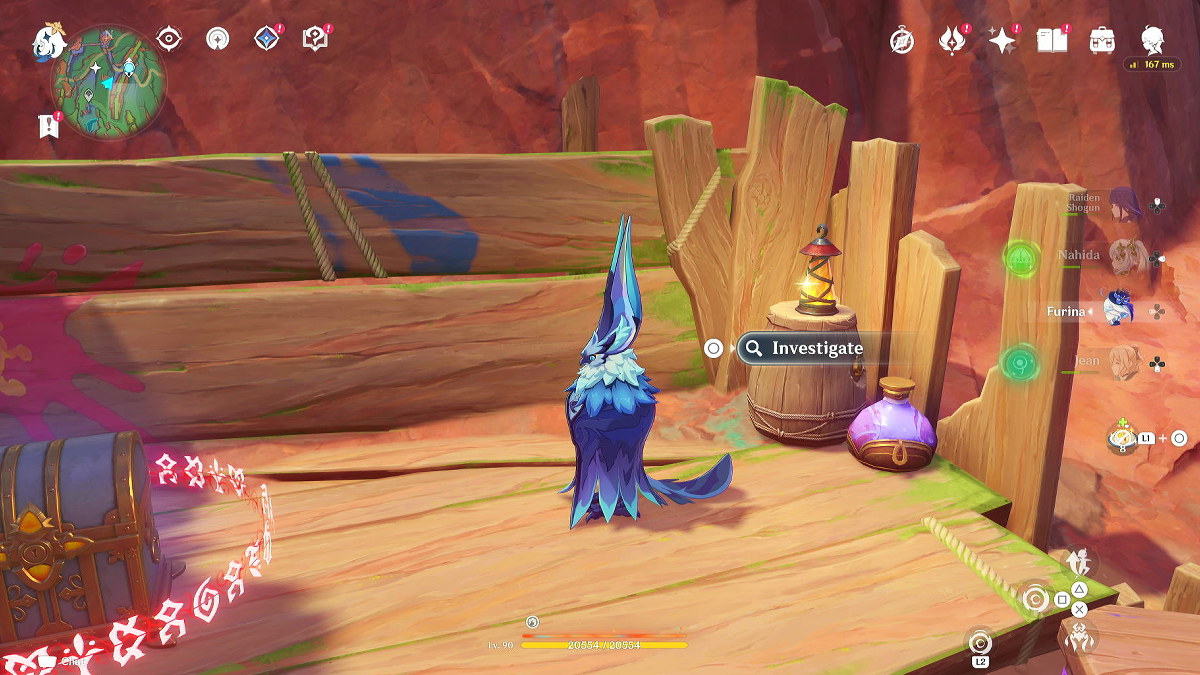Screen dimensions: 1200x675
Task: Open the Wish star icon with arcs
Action: [x=217, y=39]
